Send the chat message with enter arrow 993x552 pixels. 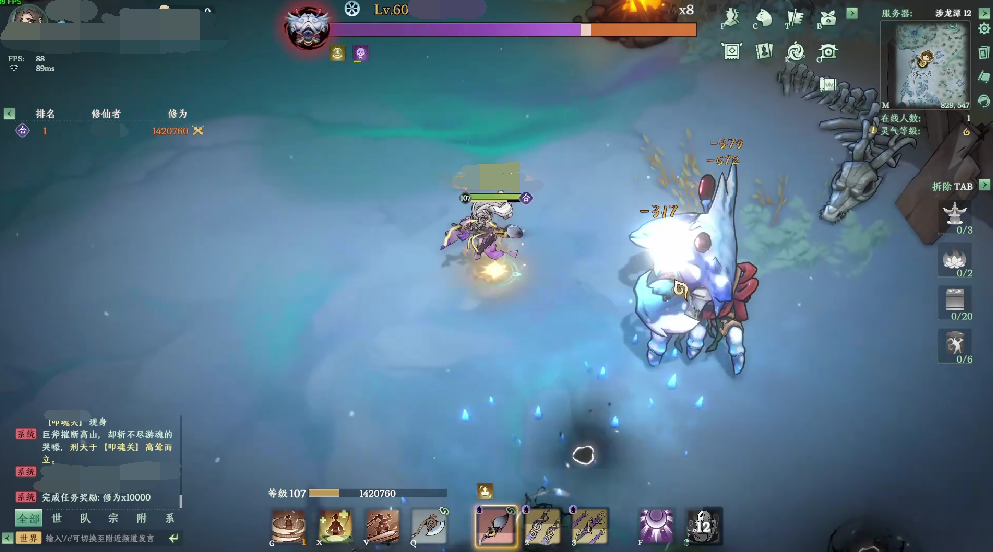pyautogui.click(x=173, y=538)
